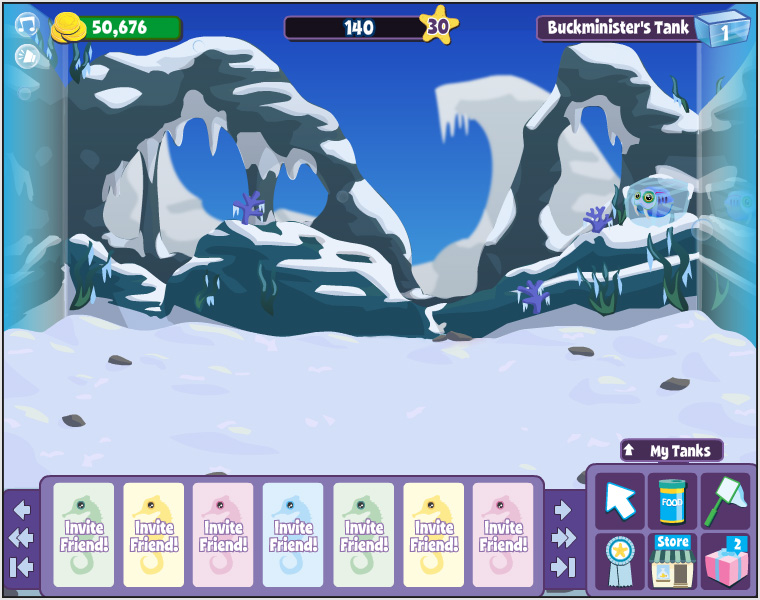This screenshot has height=600, width=760.
Task: Jump to the end of friends list
Action: [x=563, y=567]
